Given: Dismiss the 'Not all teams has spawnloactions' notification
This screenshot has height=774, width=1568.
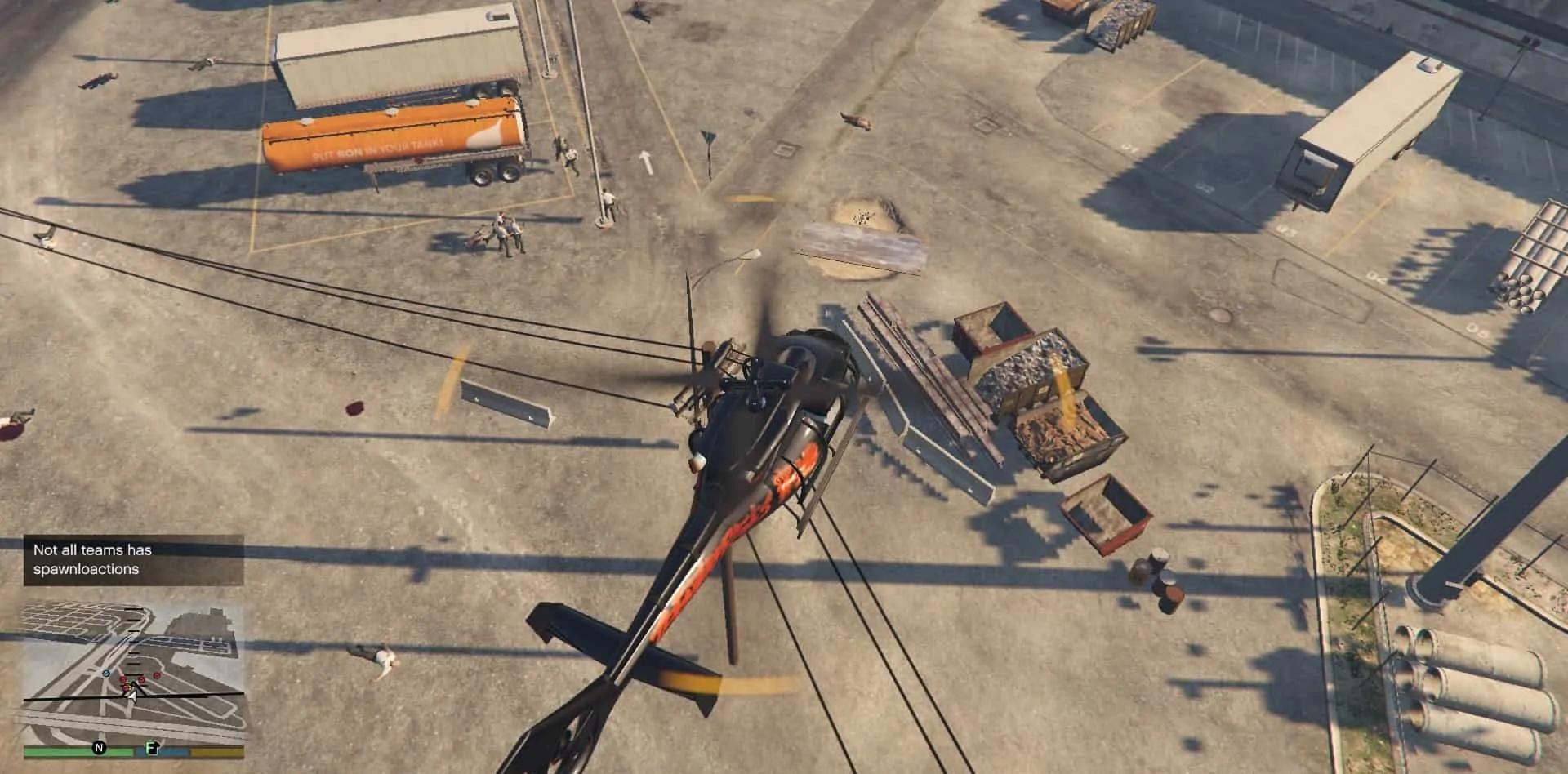Looking at the screenshot, I should [x=133, y=559].
